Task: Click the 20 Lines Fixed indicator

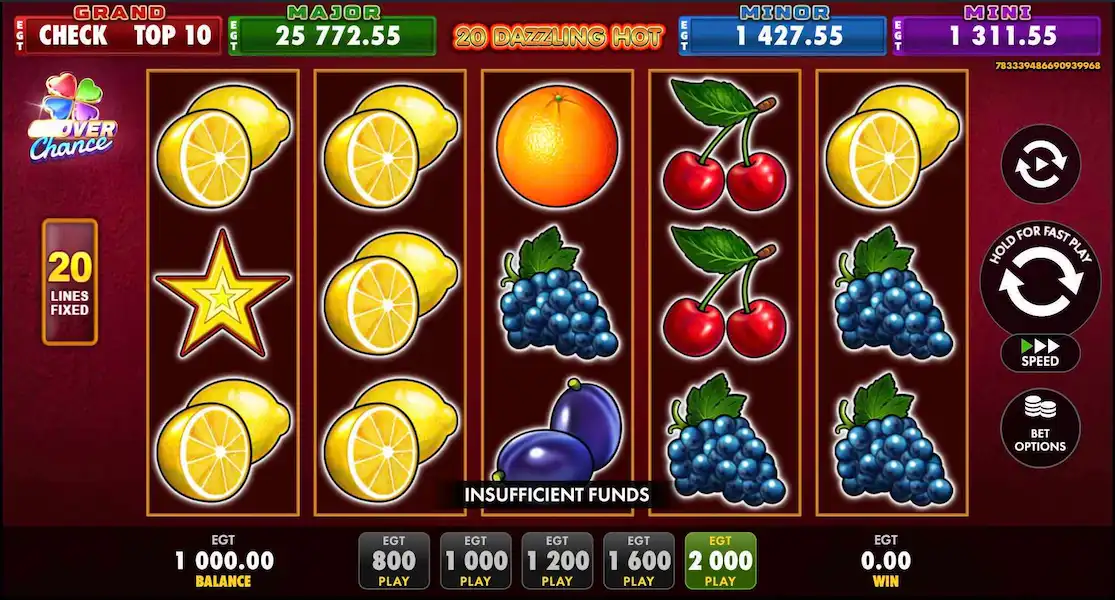Action: click(70, 282)
